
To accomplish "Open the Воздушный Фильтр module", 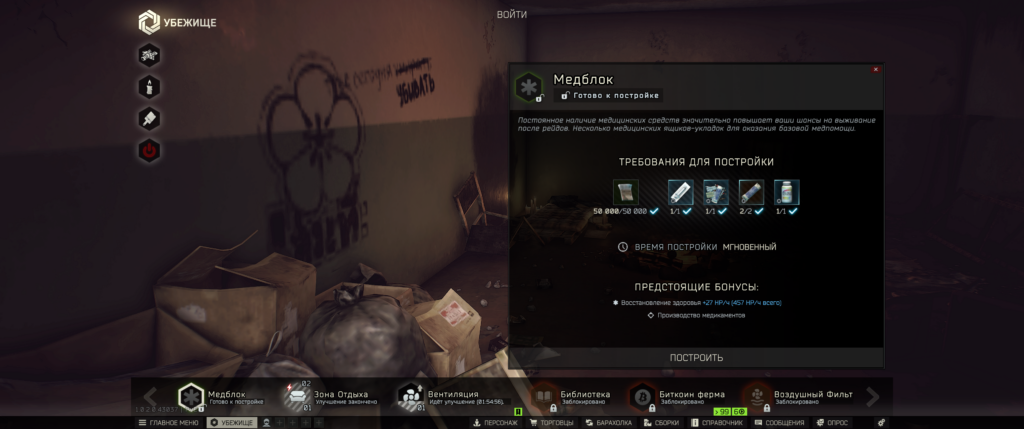I will click(800, 397).
